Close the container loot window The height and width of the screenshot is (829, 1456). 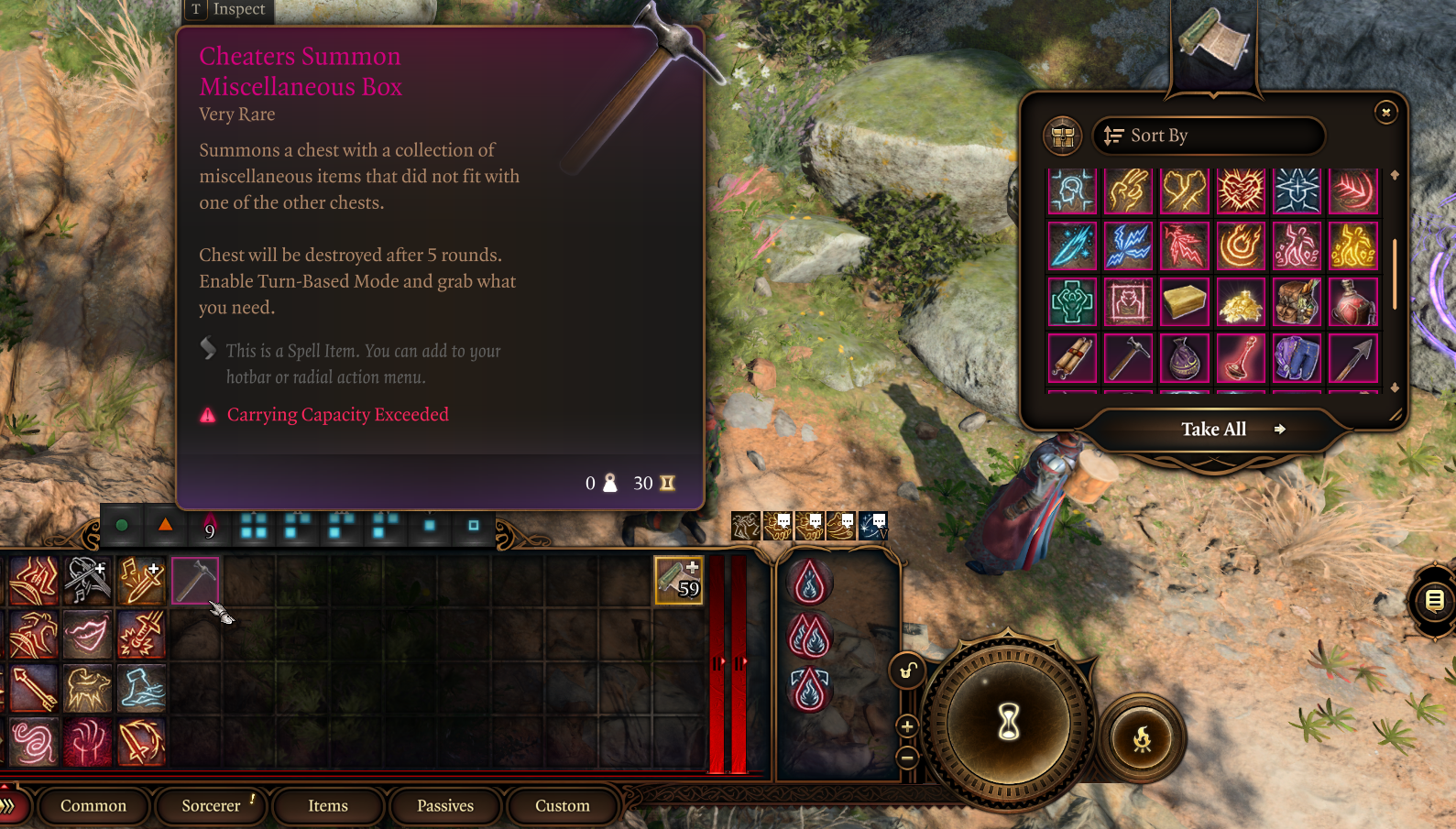[1385, 112]
